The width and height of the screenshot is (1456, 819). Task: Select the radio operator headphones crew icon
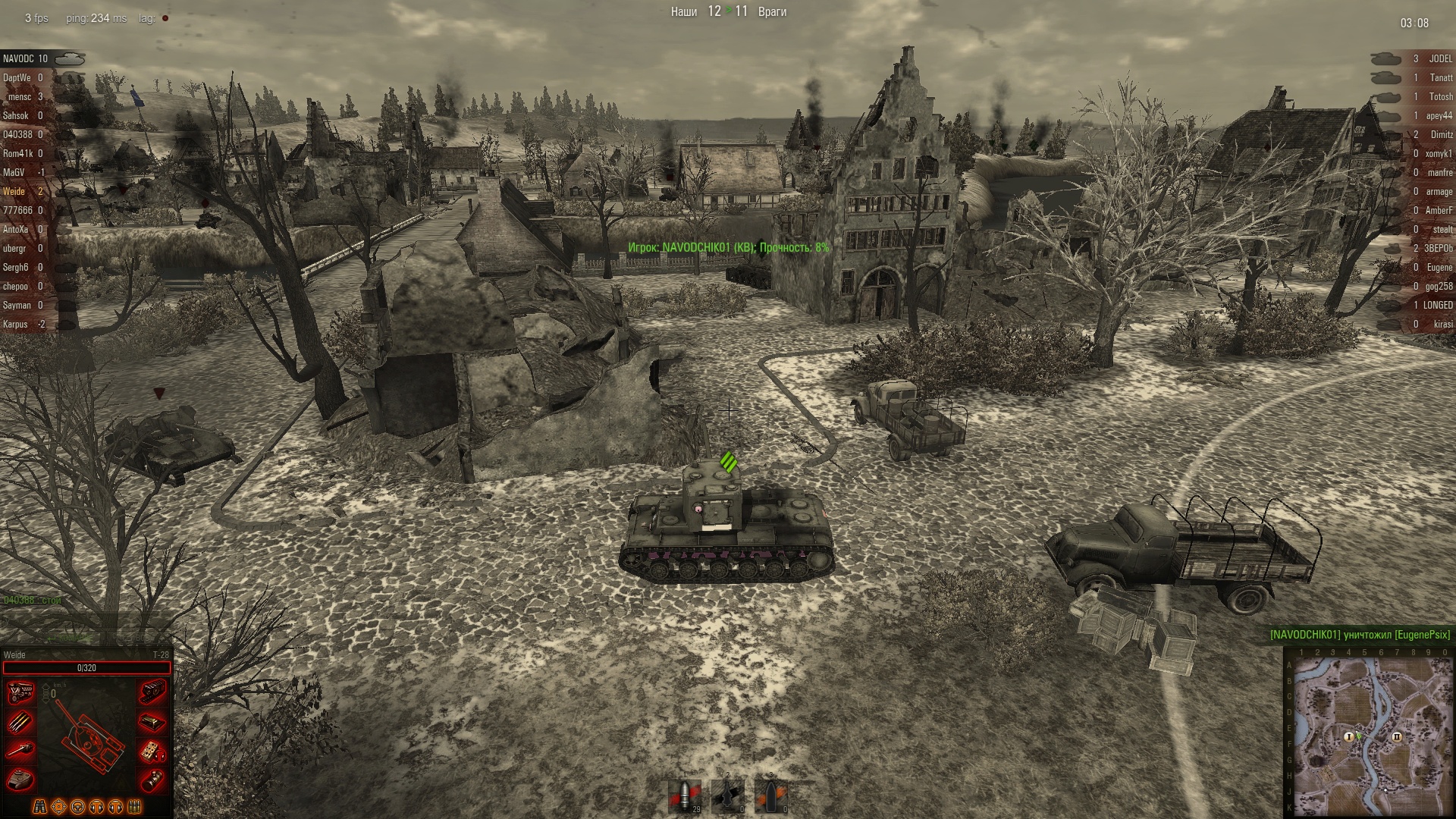click(96, 806)
